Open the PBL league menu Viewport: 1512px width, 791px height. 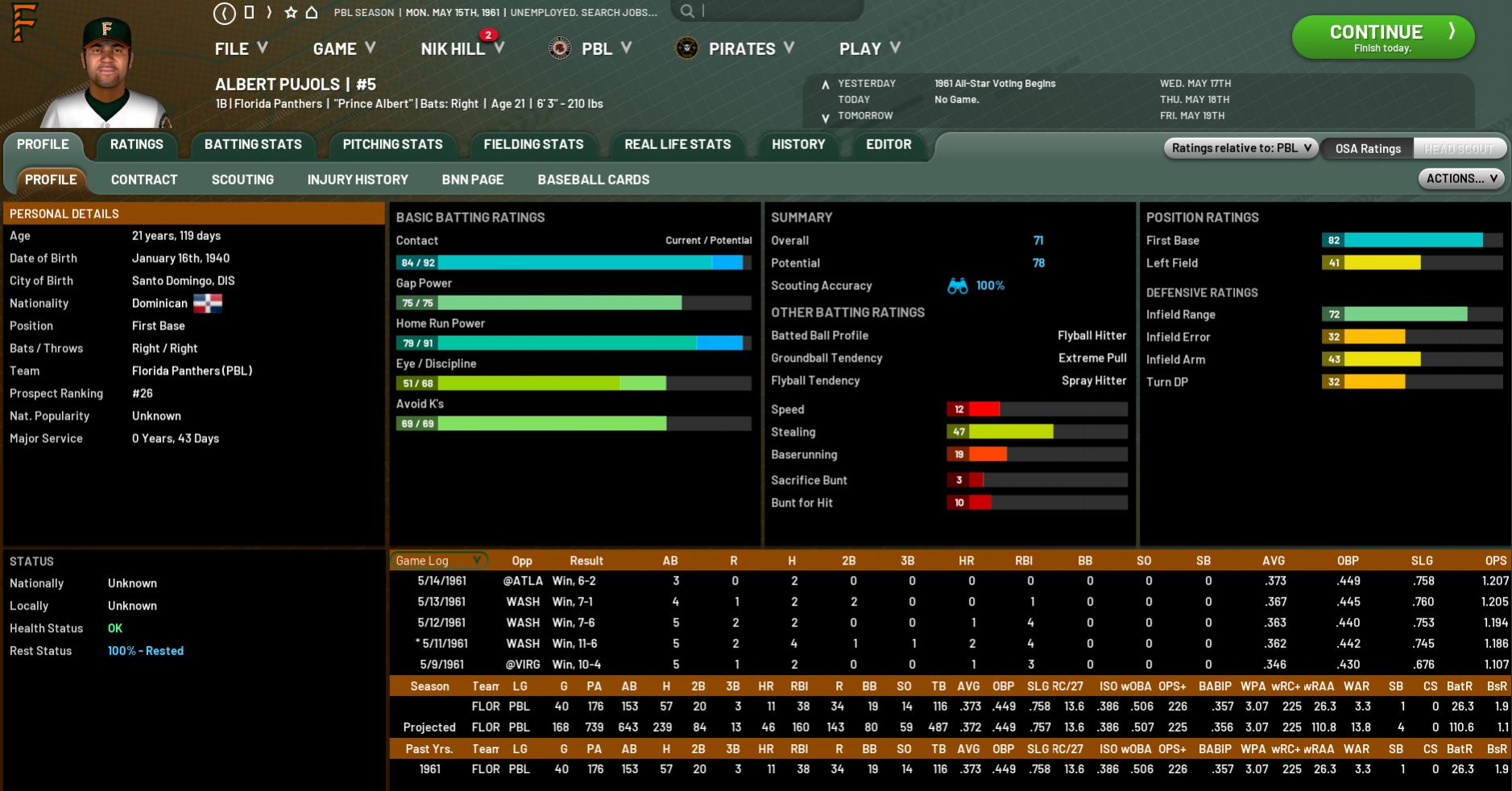[597, 49]
